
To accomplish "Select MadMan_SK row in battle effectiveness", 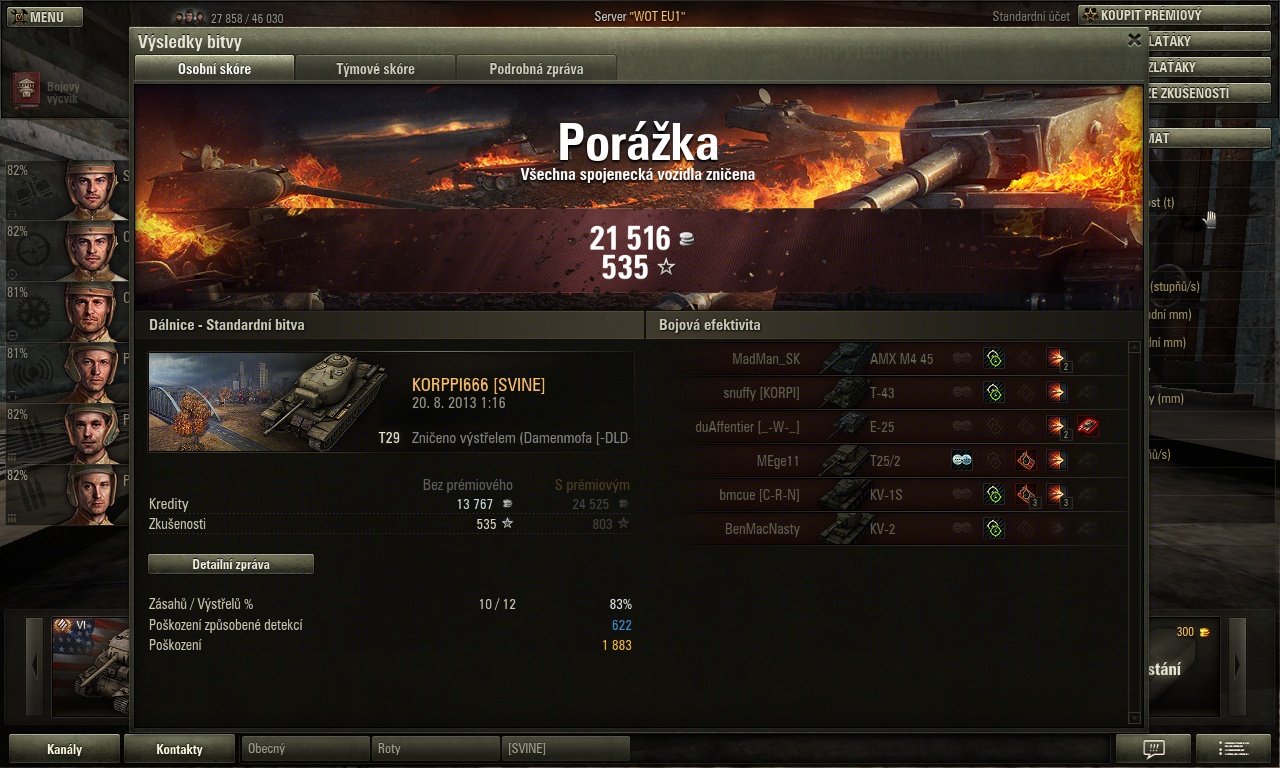I will [x=890, y=359].
